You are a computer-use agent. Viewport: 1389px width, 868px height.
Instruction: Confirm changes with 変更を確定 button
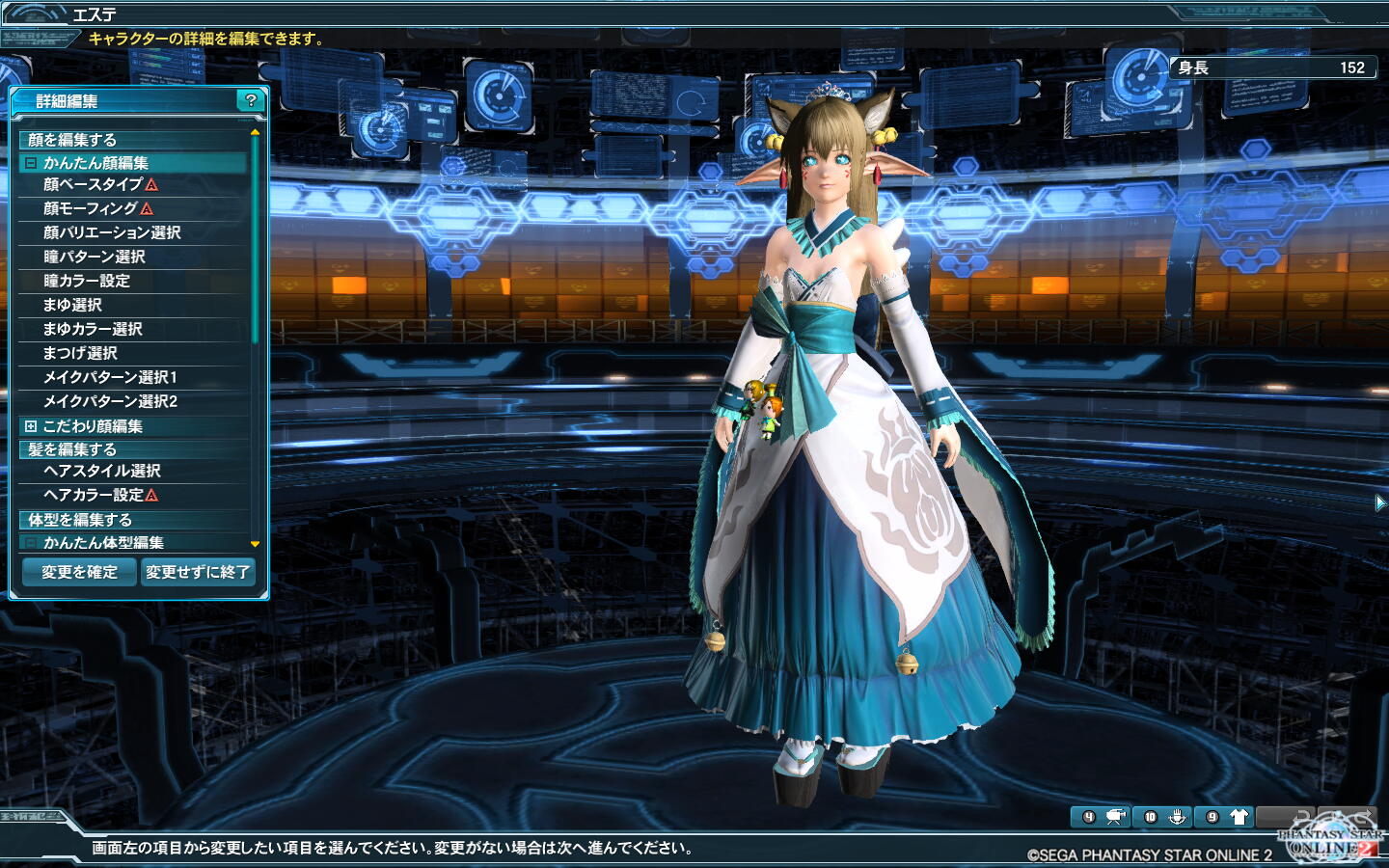(x=79, y=572)
